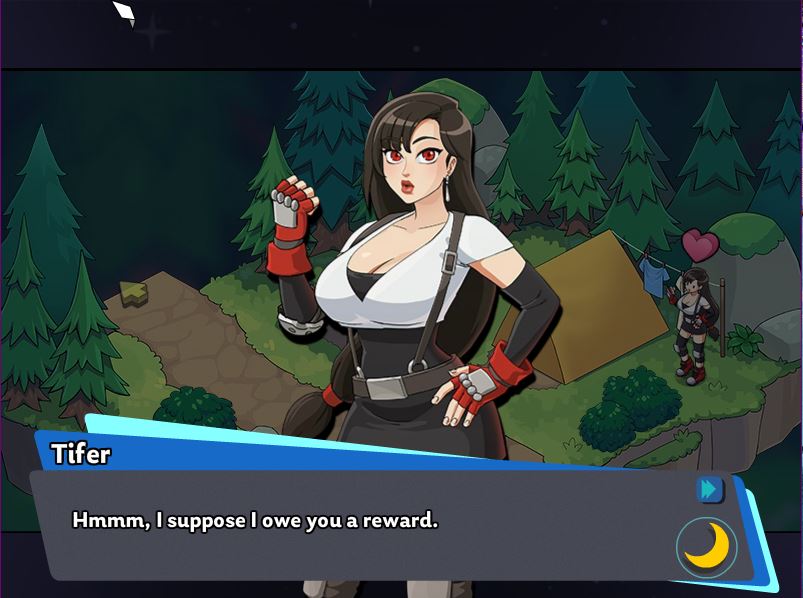
Task: Skip dialogue with the fast-forward button
Action: pyautogui.click(x=710, y=489)
